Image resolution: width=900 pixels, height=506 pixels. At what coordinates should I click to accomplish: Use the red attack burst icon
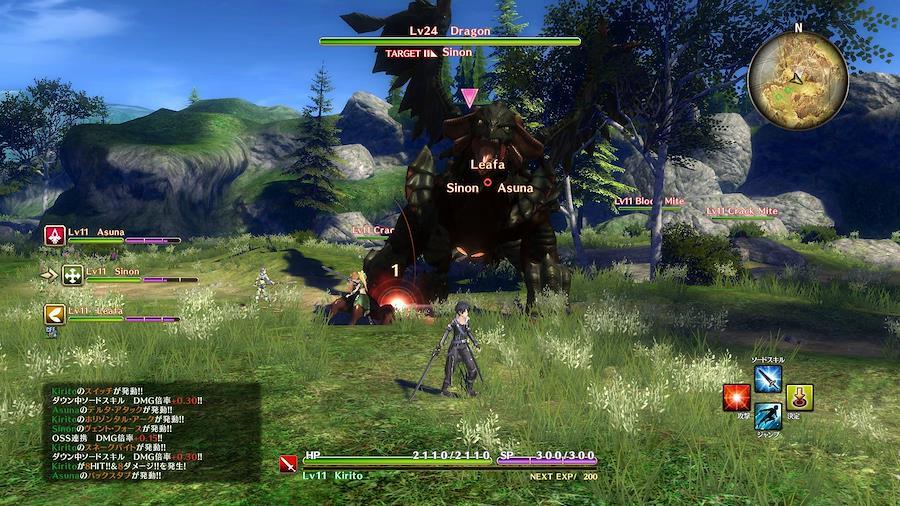(737, 397)
